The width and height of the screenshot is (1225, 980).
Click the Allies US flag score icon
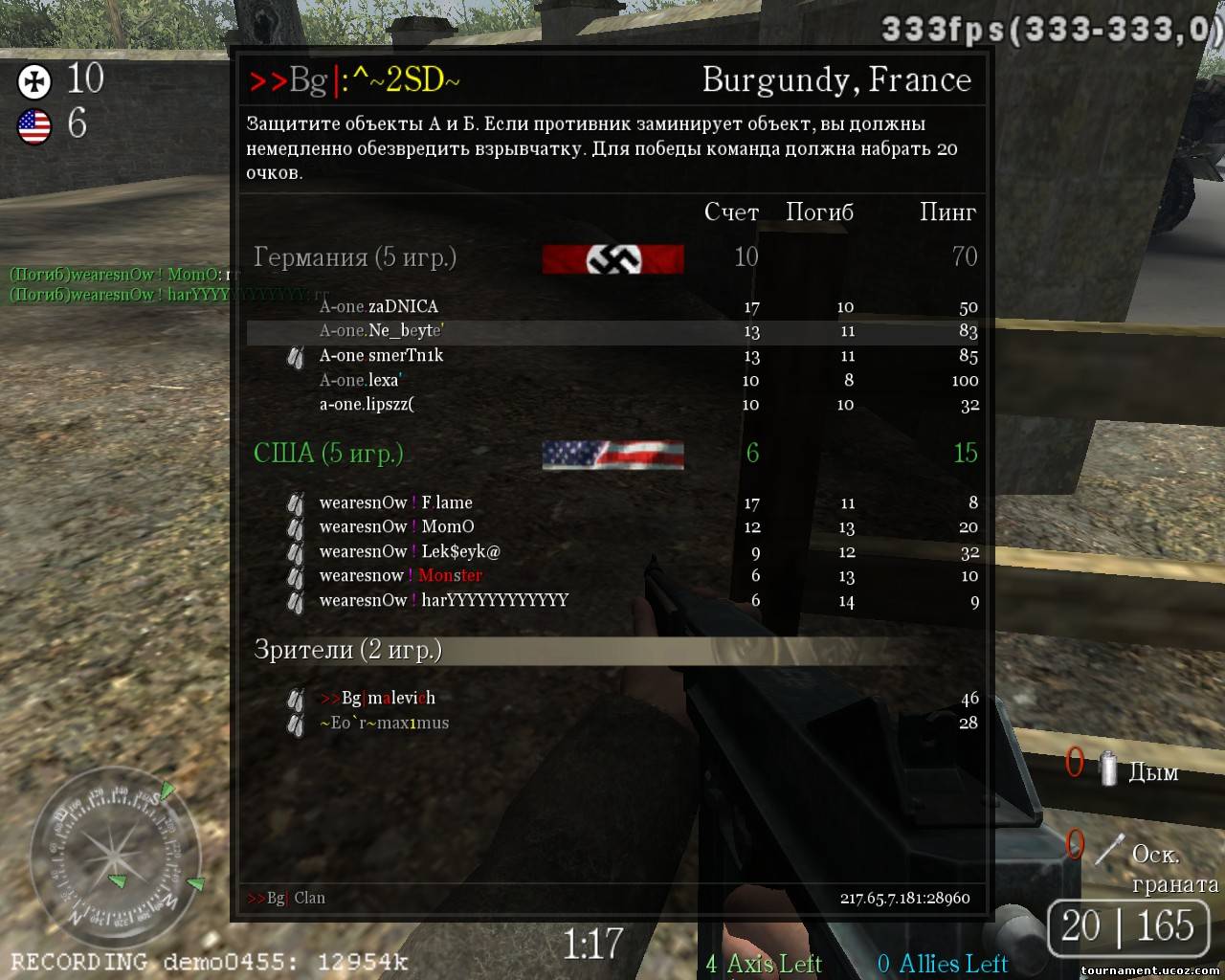[34, 126]
